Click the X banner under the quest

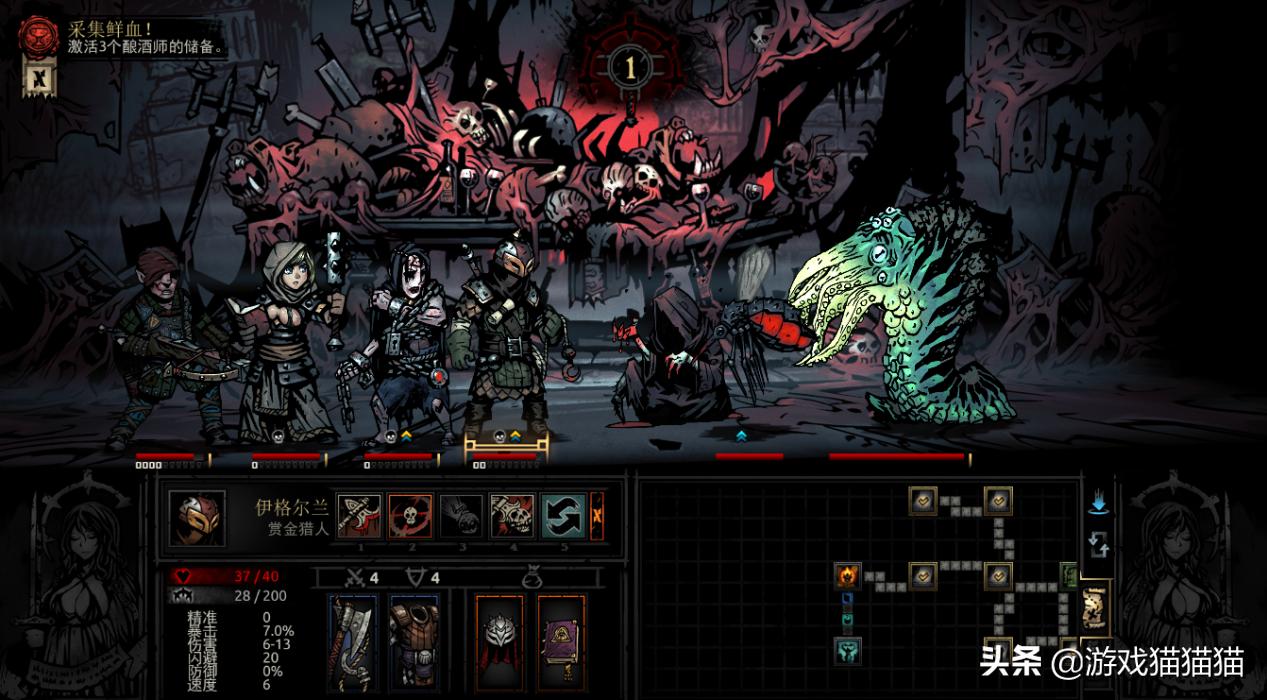point(39,77)
